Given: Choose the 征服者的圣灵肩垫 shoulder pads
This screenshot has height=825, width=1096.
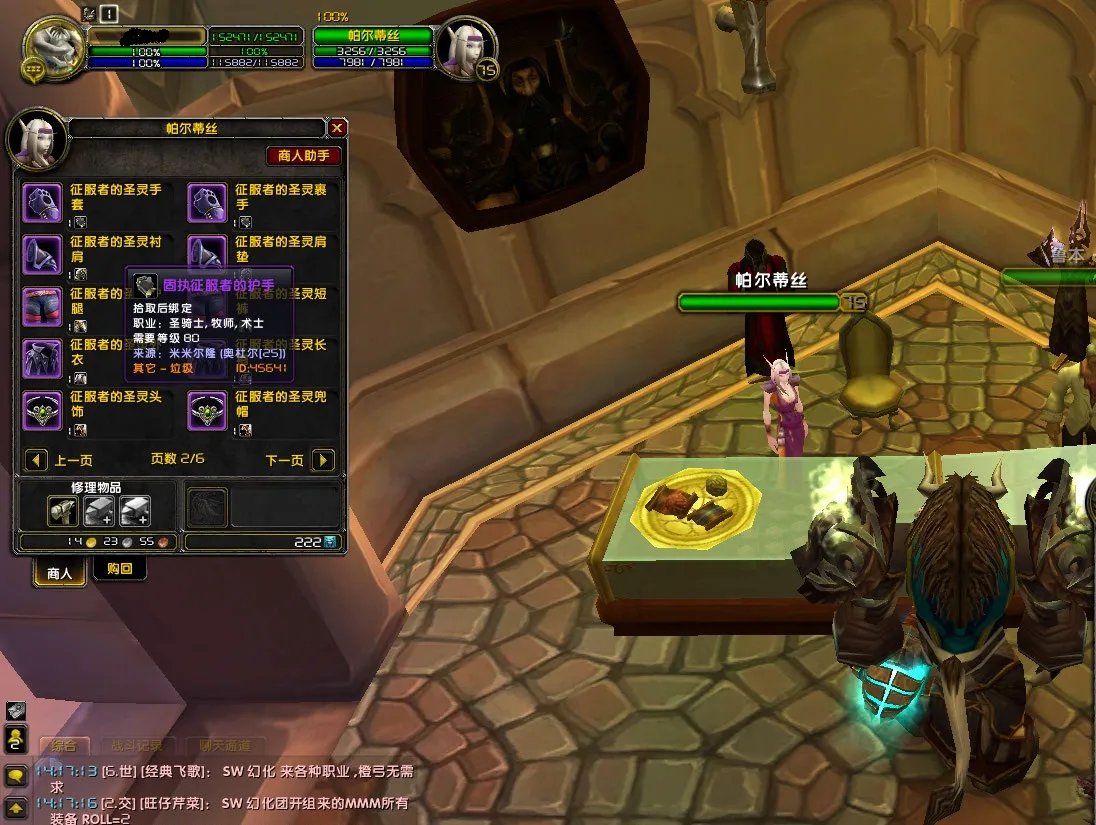Looking at the screenshot, I should tap(207, 253).
